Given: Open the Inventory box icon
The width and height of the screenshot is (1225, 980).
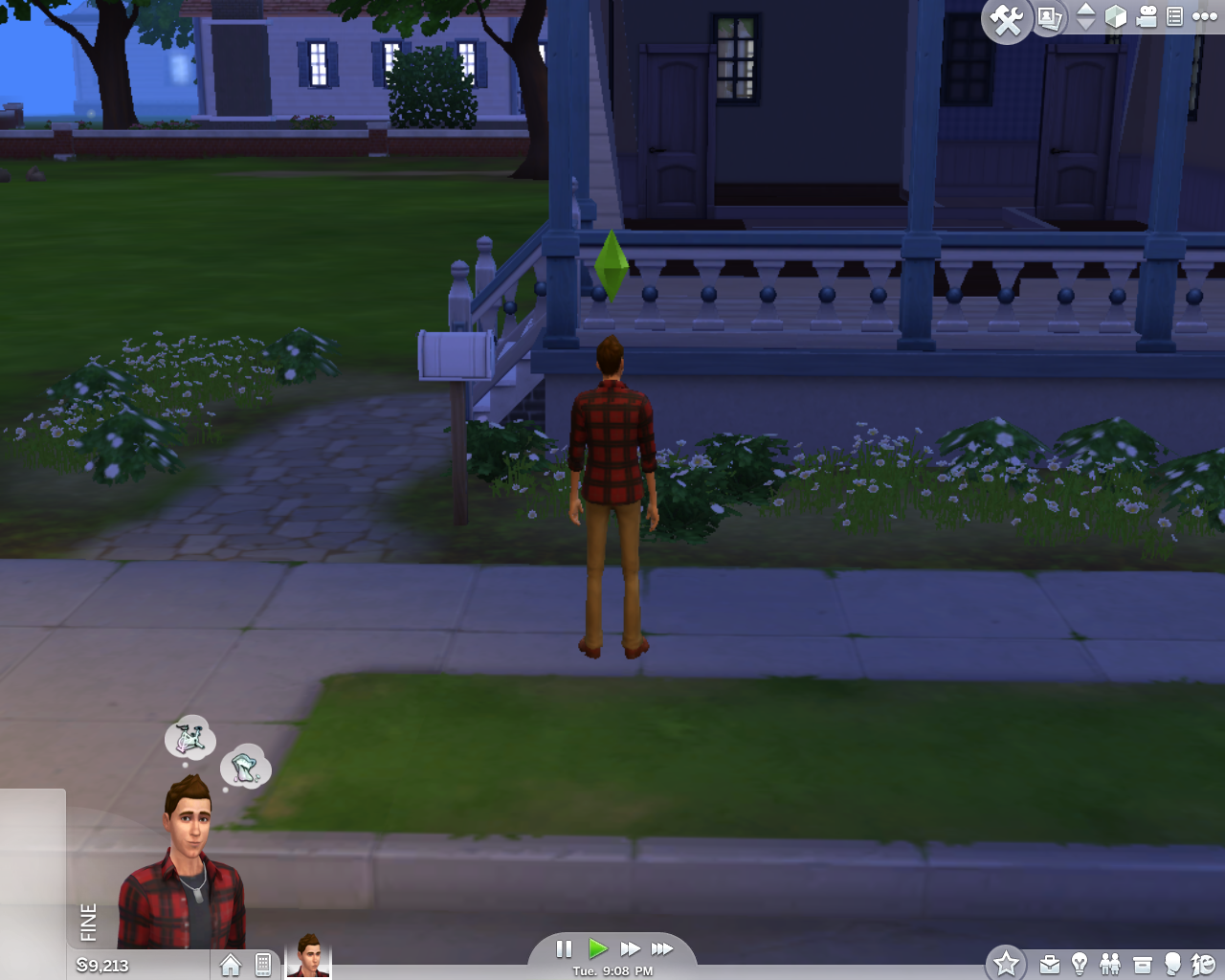Looking at the screenshot, I should 1142,965.
